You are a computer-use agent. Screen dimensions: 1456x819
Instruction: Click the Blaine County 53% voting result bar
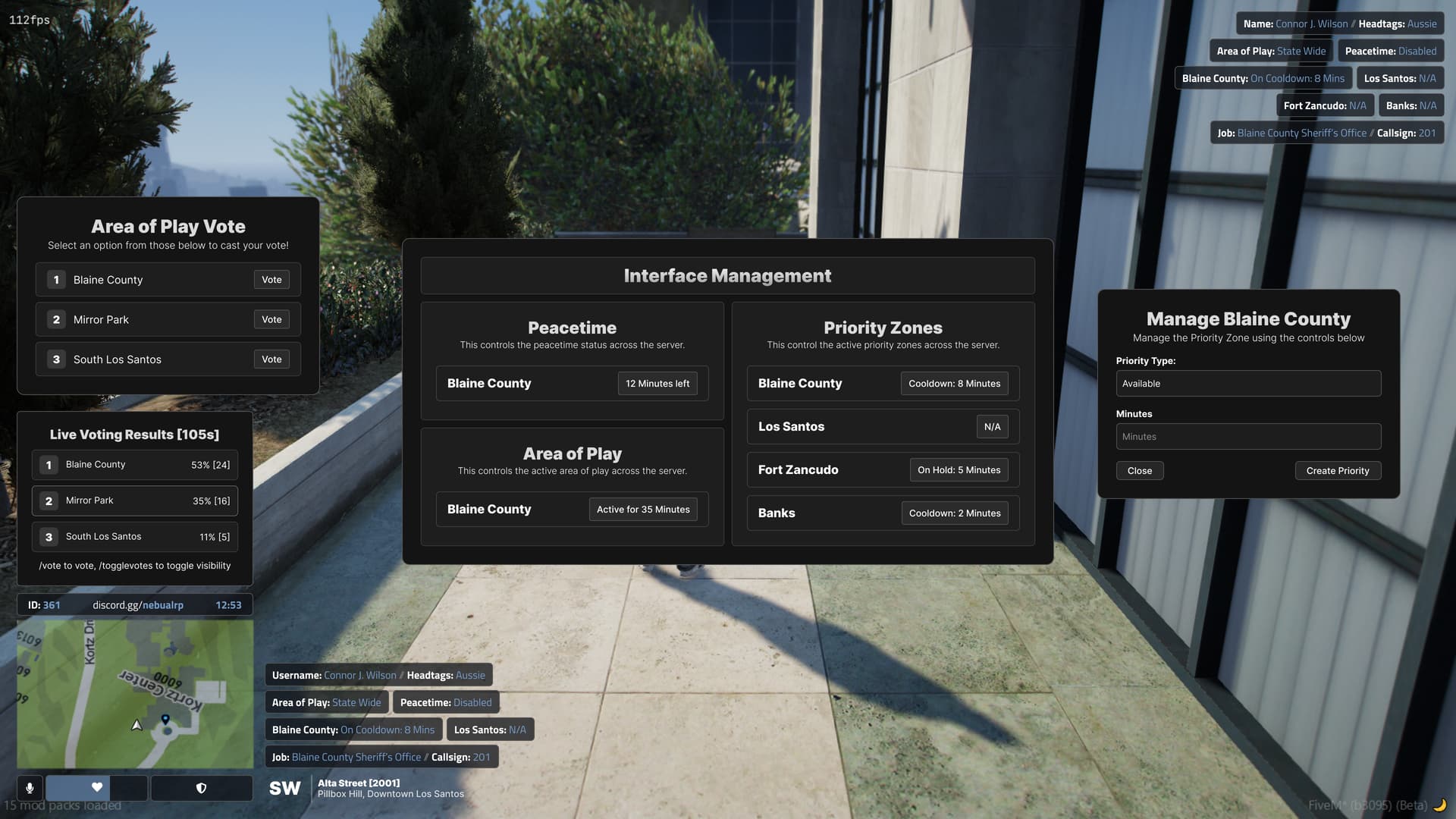tap(134, 464)
